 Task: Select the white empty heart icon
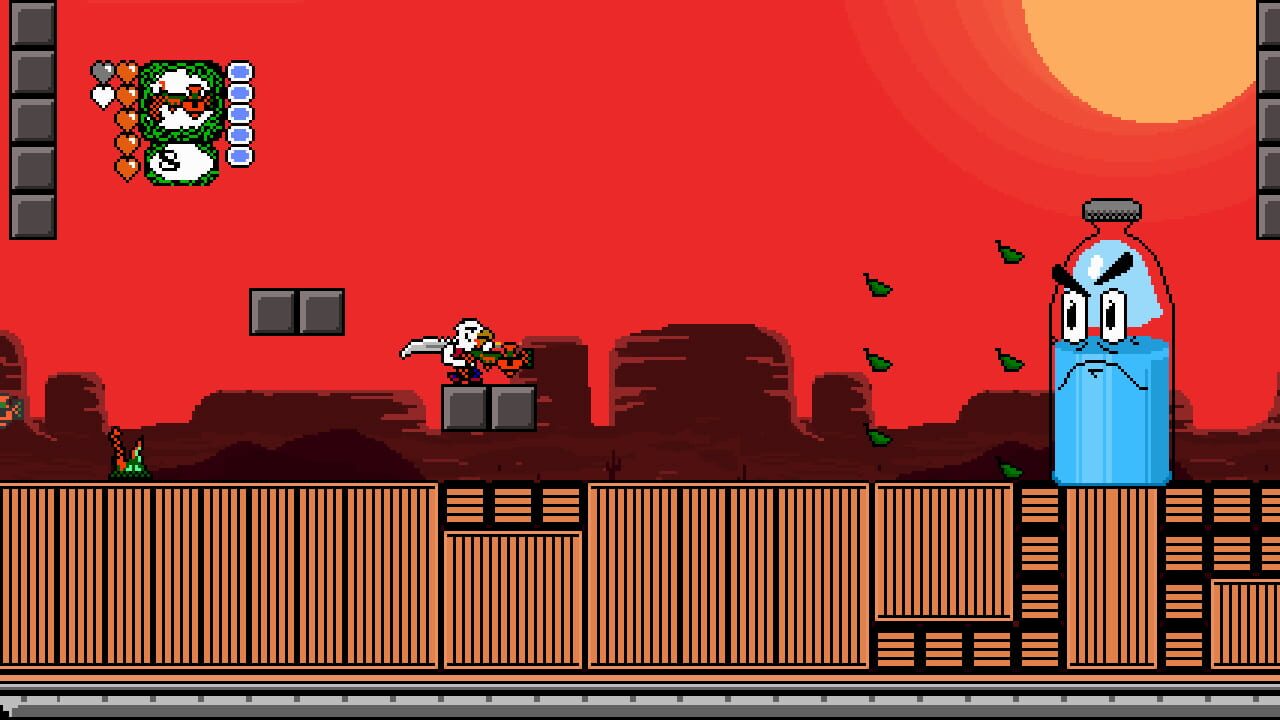coord(104,96)
